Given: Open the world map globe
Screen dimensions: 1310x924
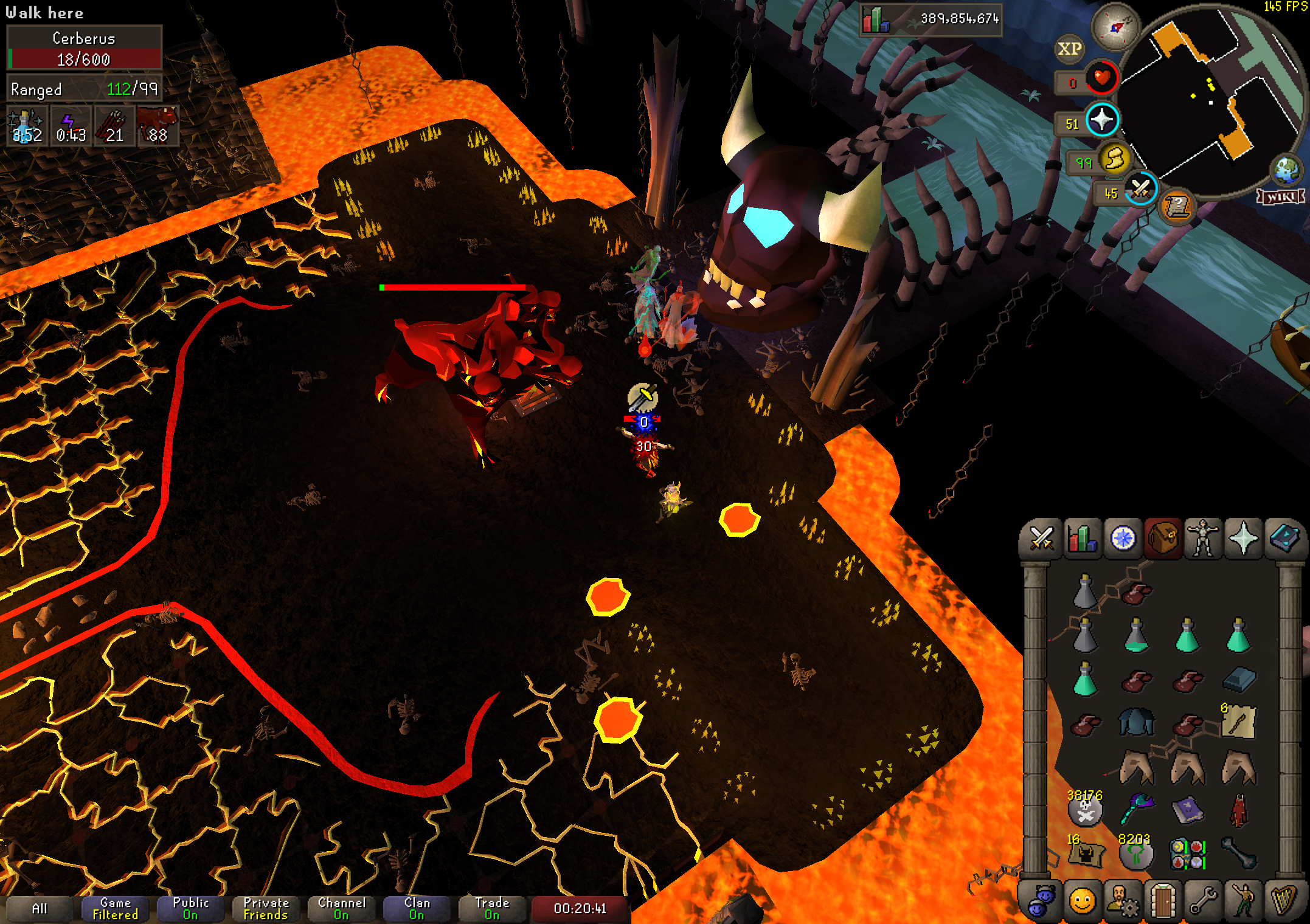Looking at the screenshot, I should pos(1286,170).
